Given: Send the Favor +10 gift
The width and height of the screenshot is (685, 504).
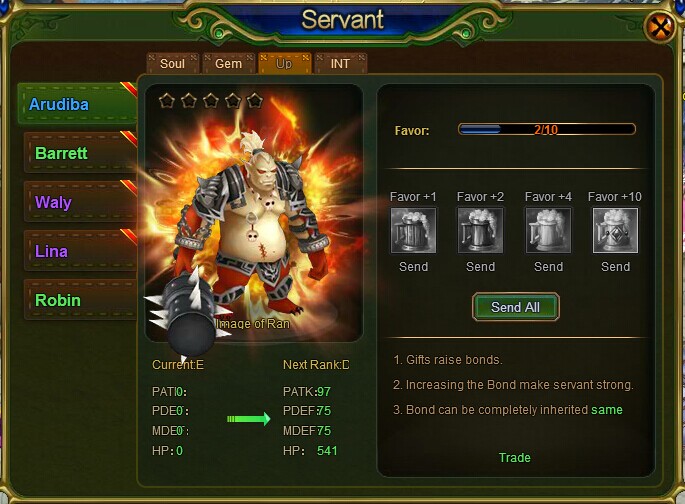Looking at the screenshot, I should pos(615,267).
